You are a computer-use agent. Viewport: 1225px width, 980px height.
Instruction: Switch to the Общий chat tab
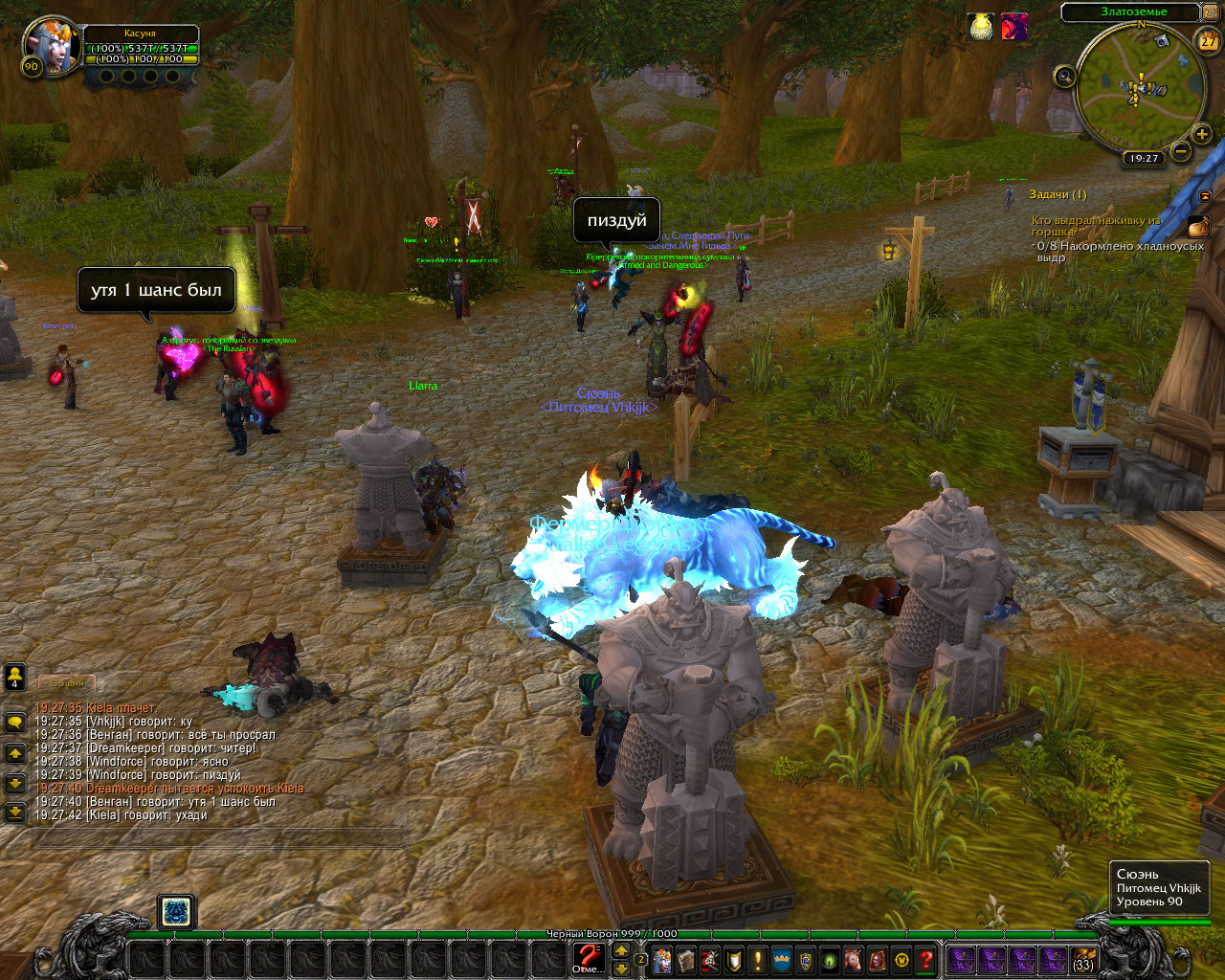point(66,682)
